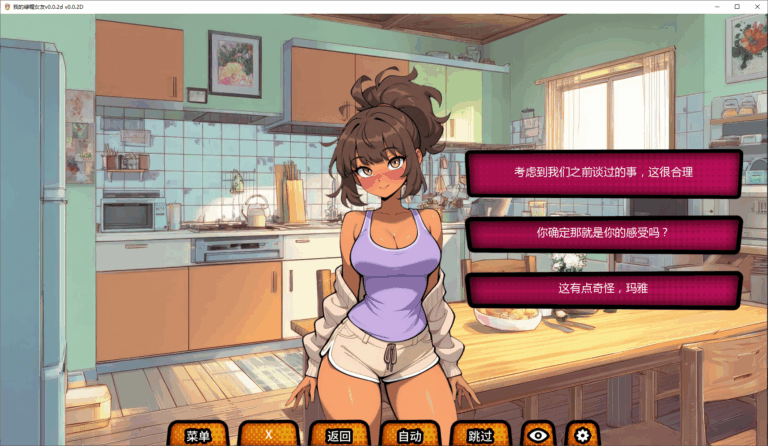Open the 菜单 menu button
The height and width of the screenshot is (446, 768).
[198, 435]
